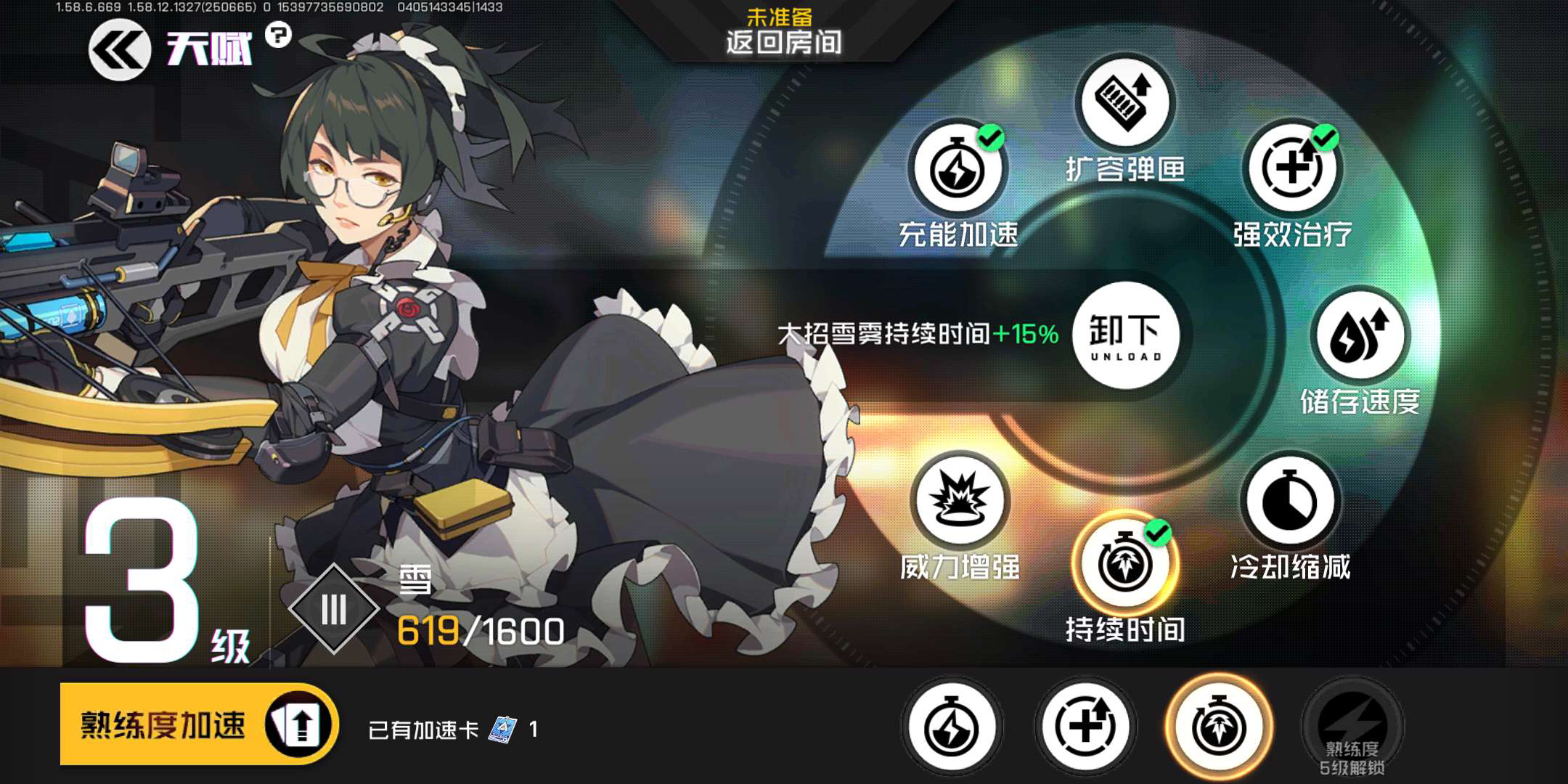Select the 充能加速 talent
1568x784 pixels.
[957, 169]
